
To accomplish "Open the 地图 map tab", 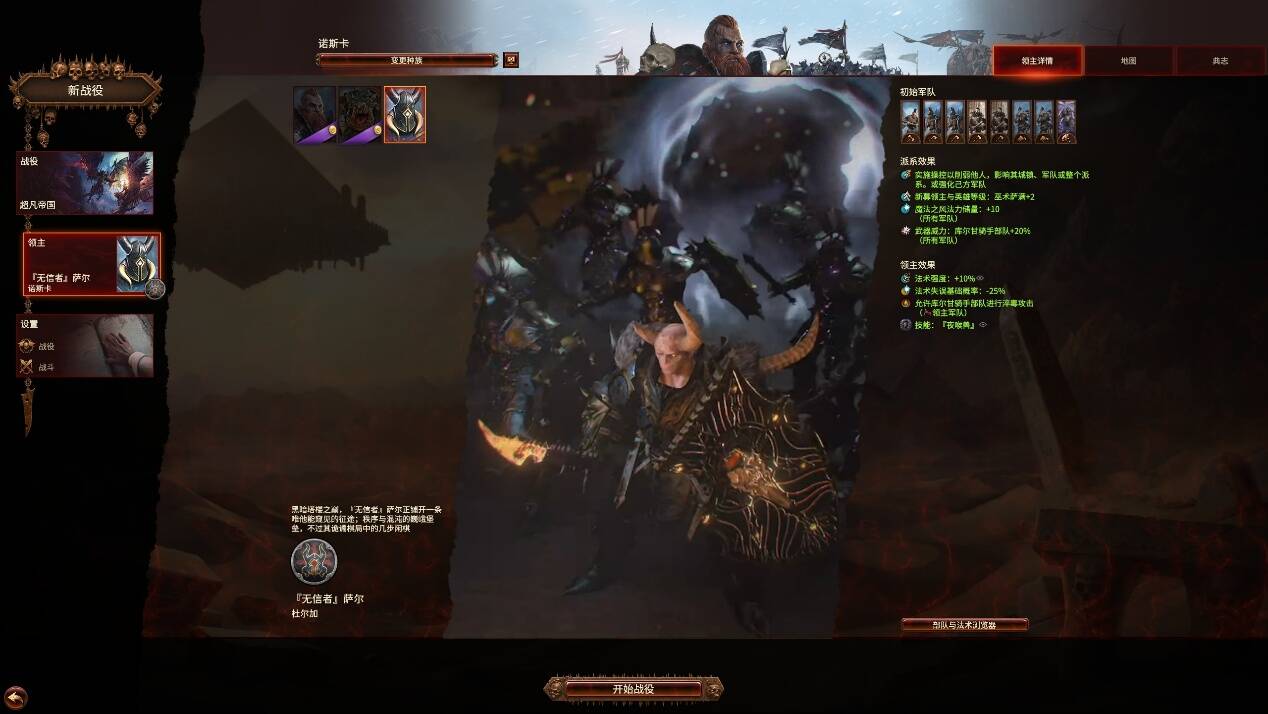I will 1128,61.
